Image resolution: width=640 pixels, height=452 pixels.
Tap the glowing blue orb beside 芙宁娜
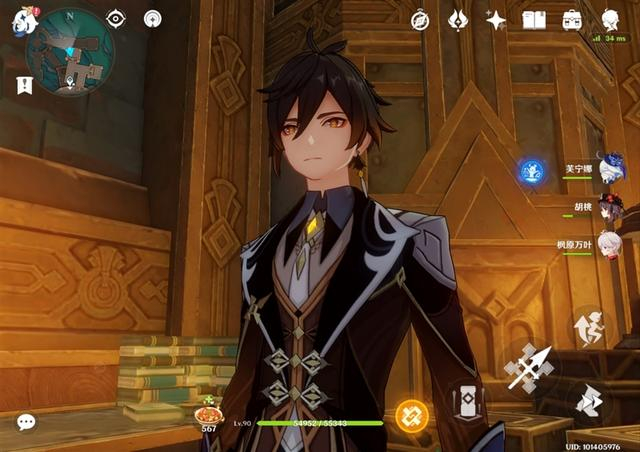tap(532, 171)
